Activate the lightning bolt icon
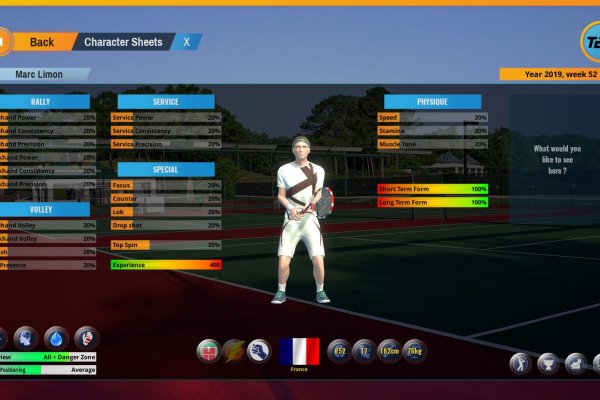Screen dimensions: 600x400 pyautogui.click(x=234, y=351)
